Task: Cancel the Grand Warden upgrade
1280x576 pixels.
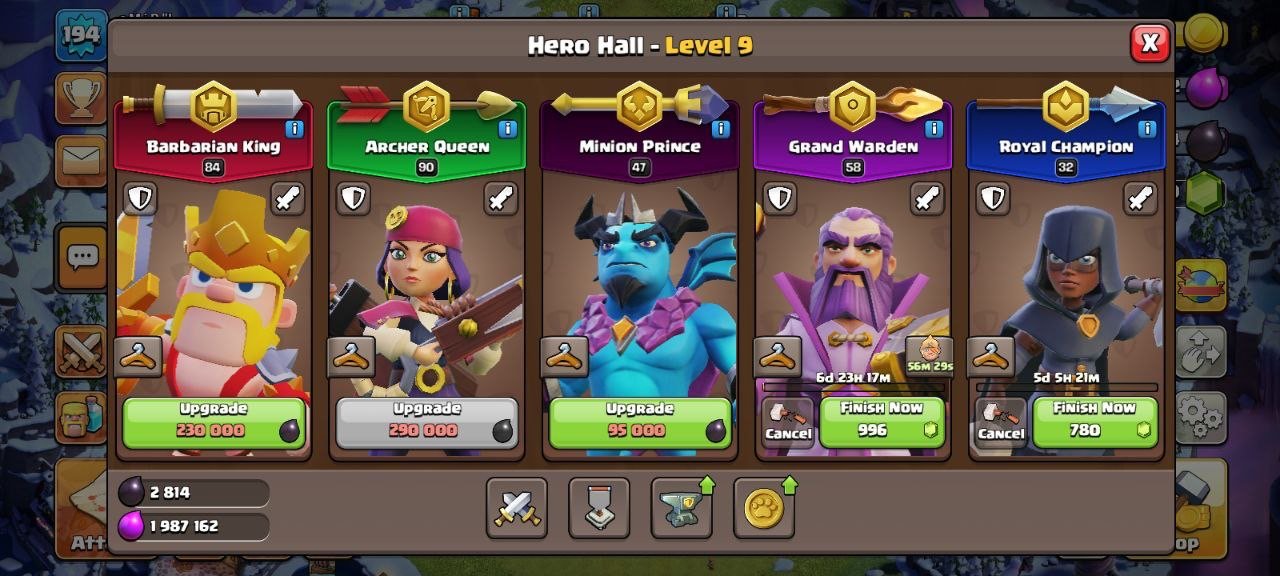Action: [x=788, y=422]
